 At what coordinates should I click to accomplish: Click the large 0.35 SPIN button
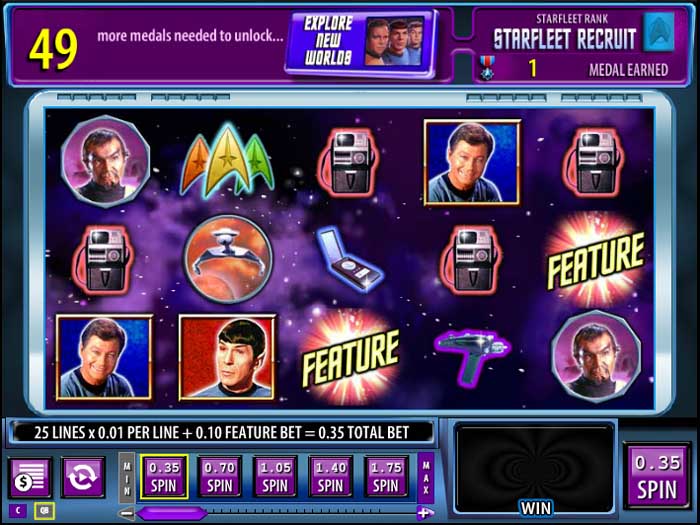click(x=656, y=477)
